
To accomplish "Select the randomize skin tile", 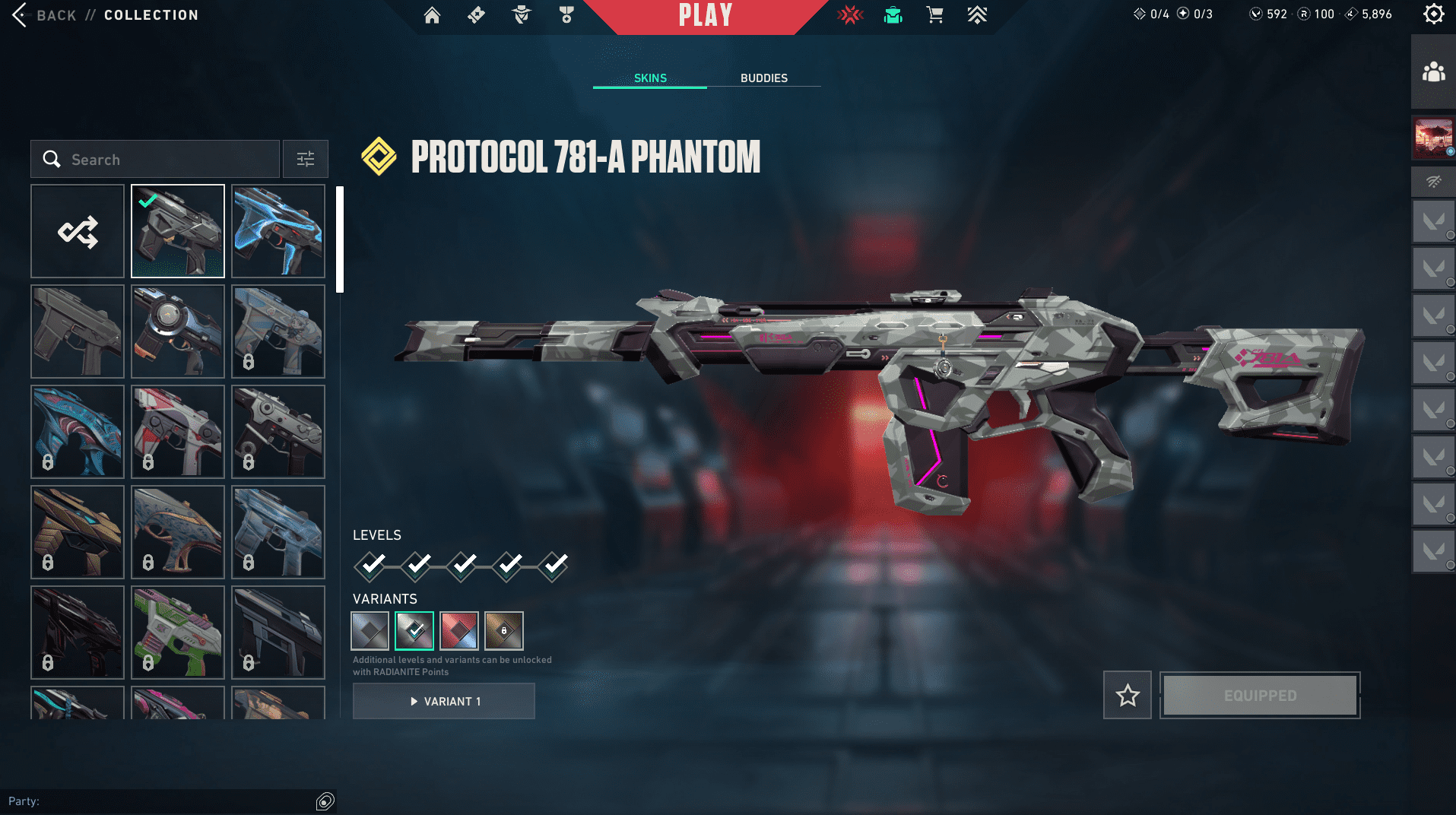I will pos(78,231).
